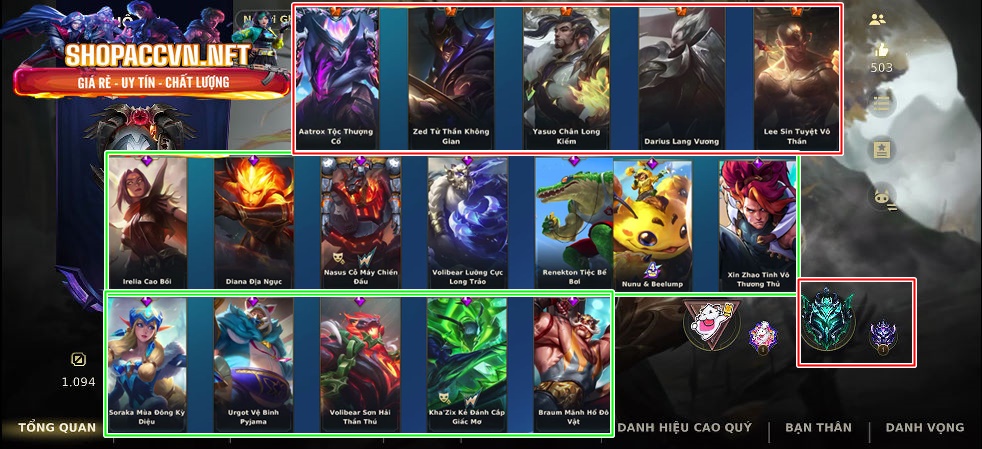Click the Braum Mãnh Hổ Đô Vật skin
982x449 pixels.
(x=572, y=363)
